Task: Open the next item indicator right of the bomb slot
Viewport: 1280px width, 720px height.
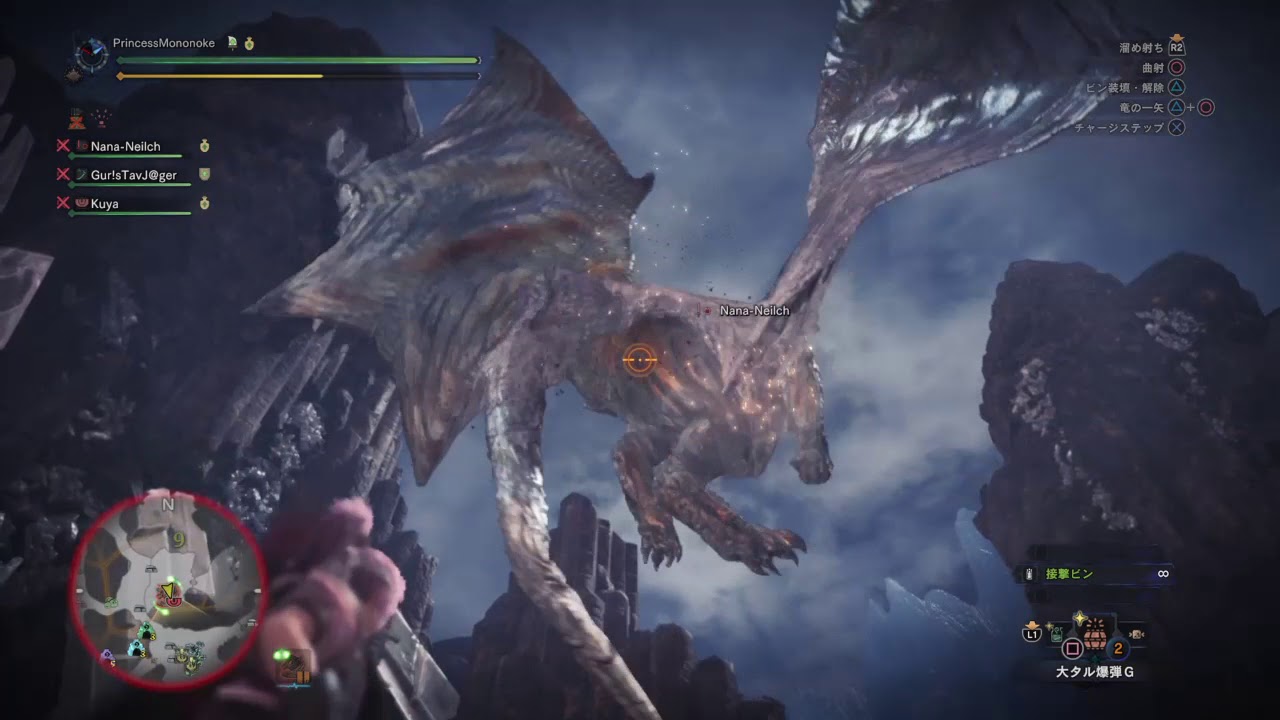Action: [1137, 634]
